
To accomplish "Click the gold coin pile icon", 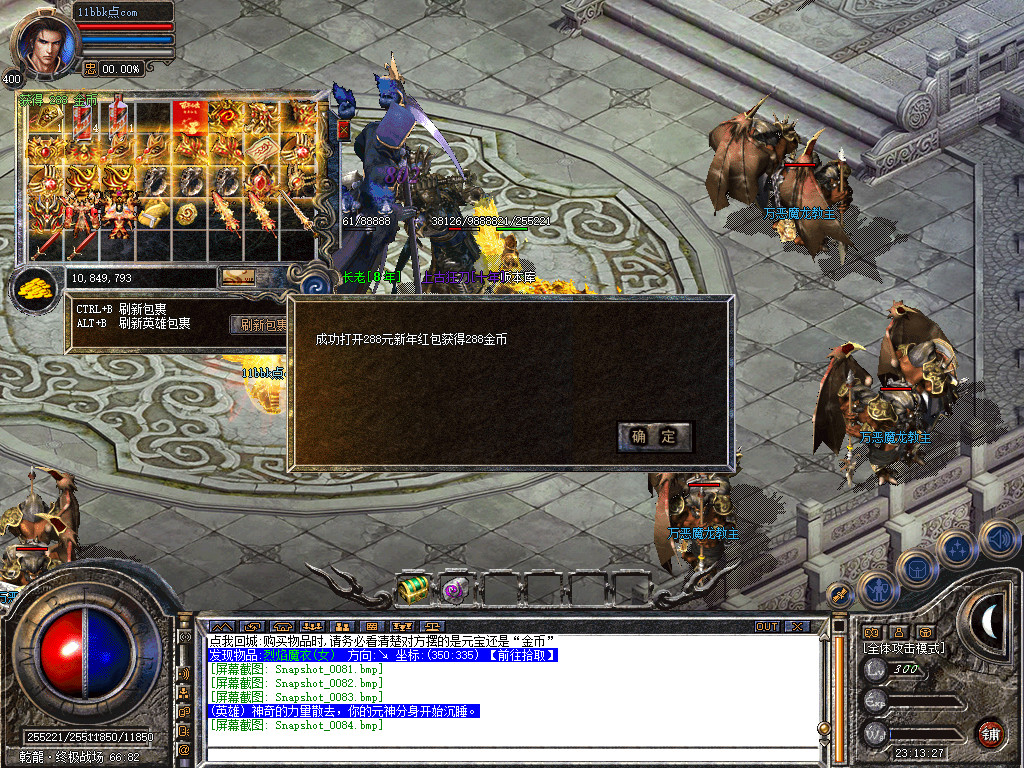I will (x=34, y=289).
